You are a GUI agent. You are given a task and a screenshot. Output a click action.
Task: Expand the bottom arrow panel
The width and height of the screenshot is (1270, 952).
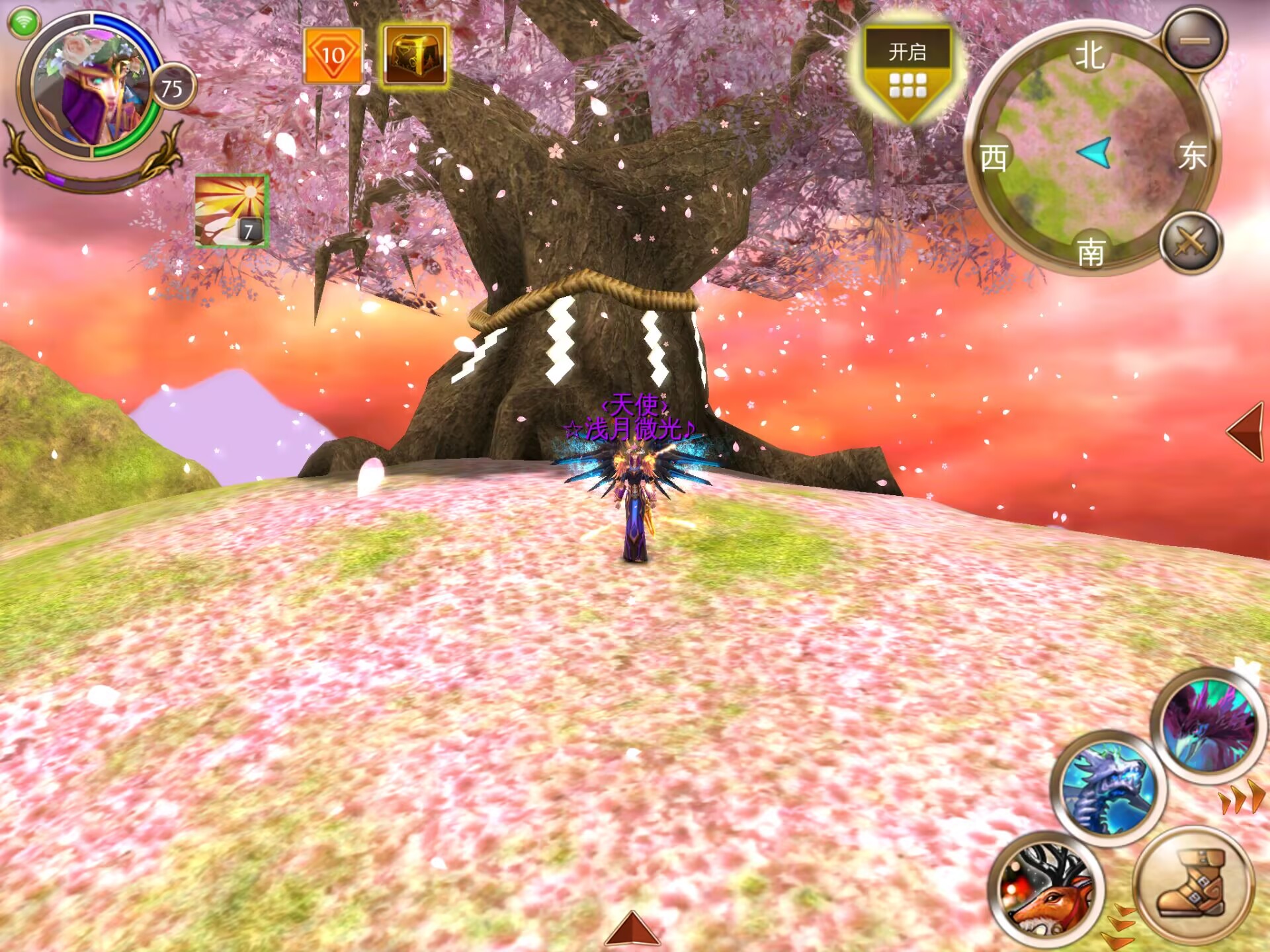632,928
